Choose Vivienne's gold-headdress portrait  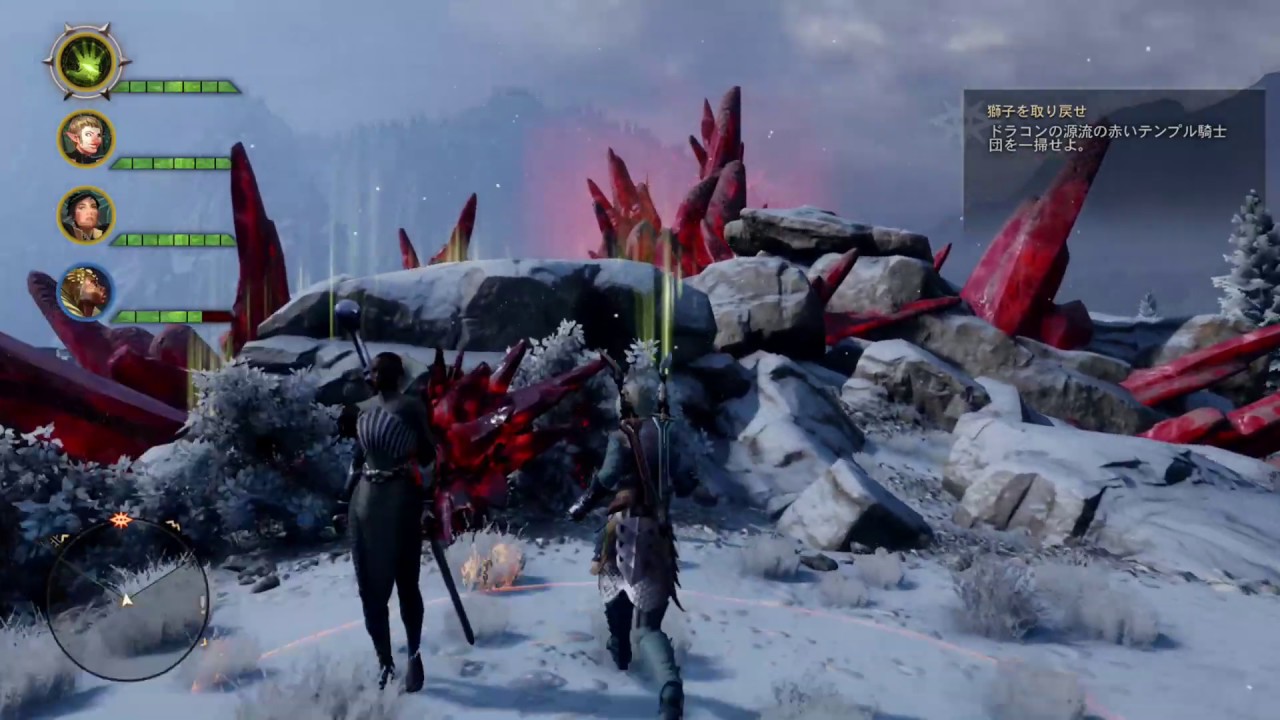[86, 291]
